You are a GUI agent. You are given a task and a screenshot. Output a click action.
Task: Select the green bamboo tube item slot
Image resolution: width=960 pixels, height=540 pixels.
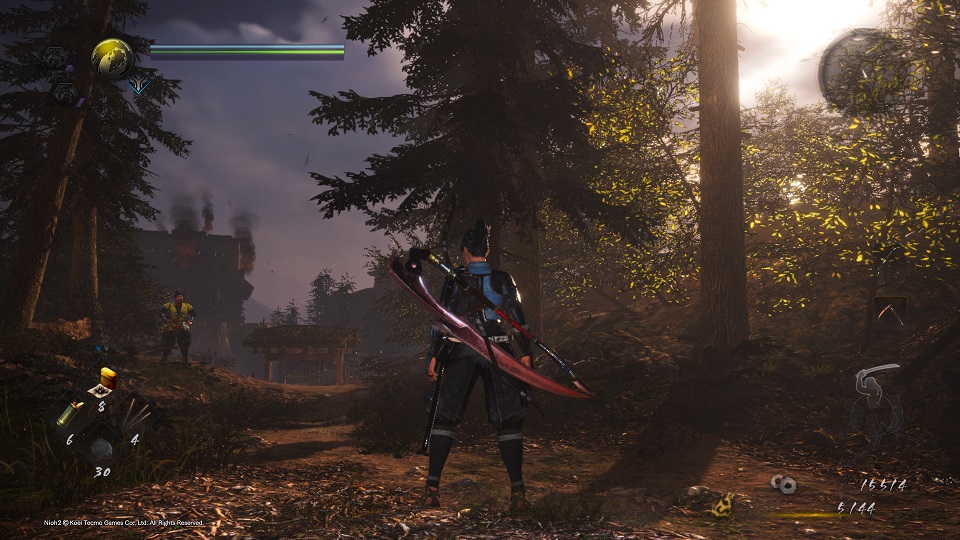coord(71,413)
